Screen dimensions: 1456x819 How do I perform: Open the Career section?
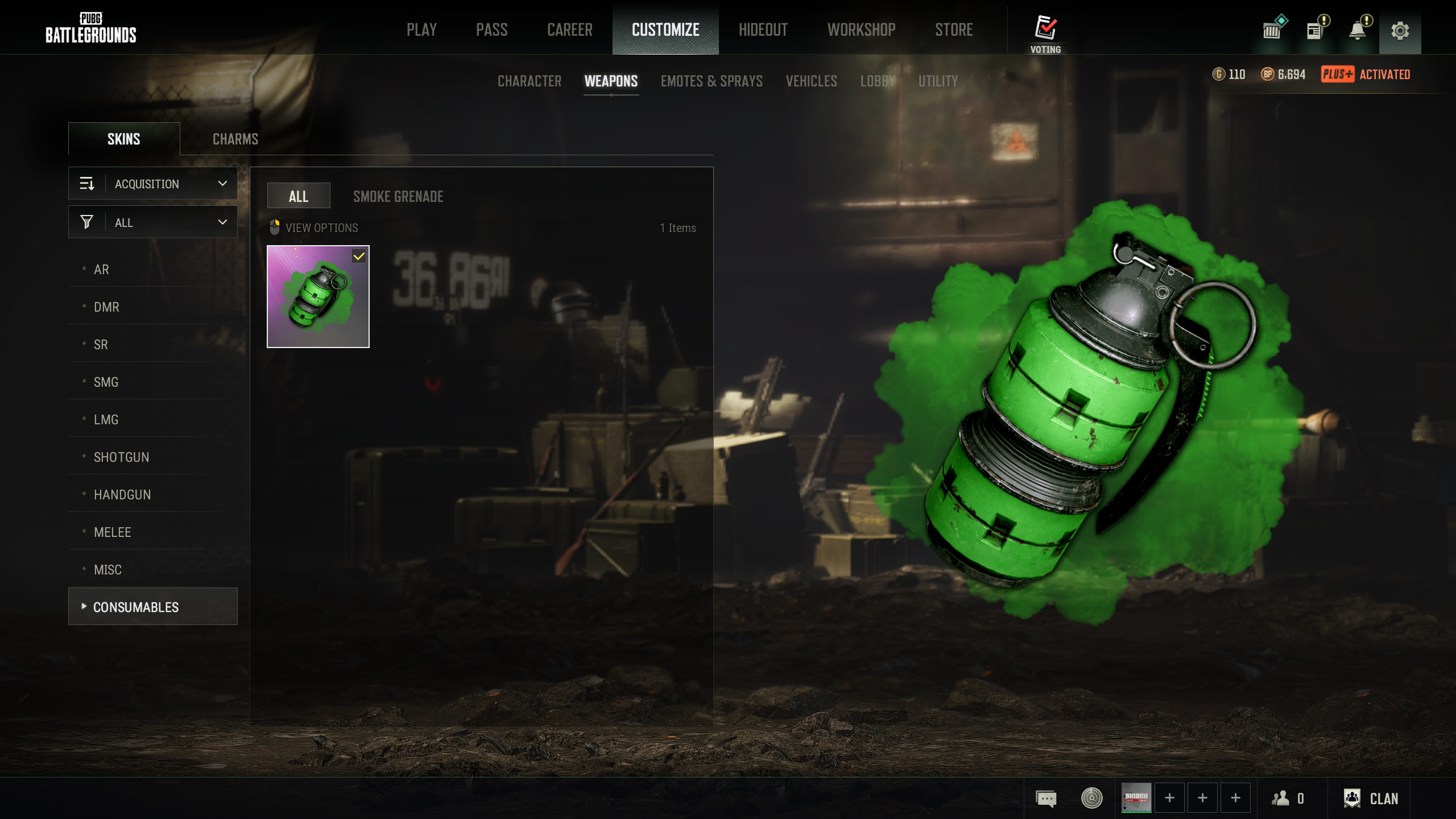point(569,30)
